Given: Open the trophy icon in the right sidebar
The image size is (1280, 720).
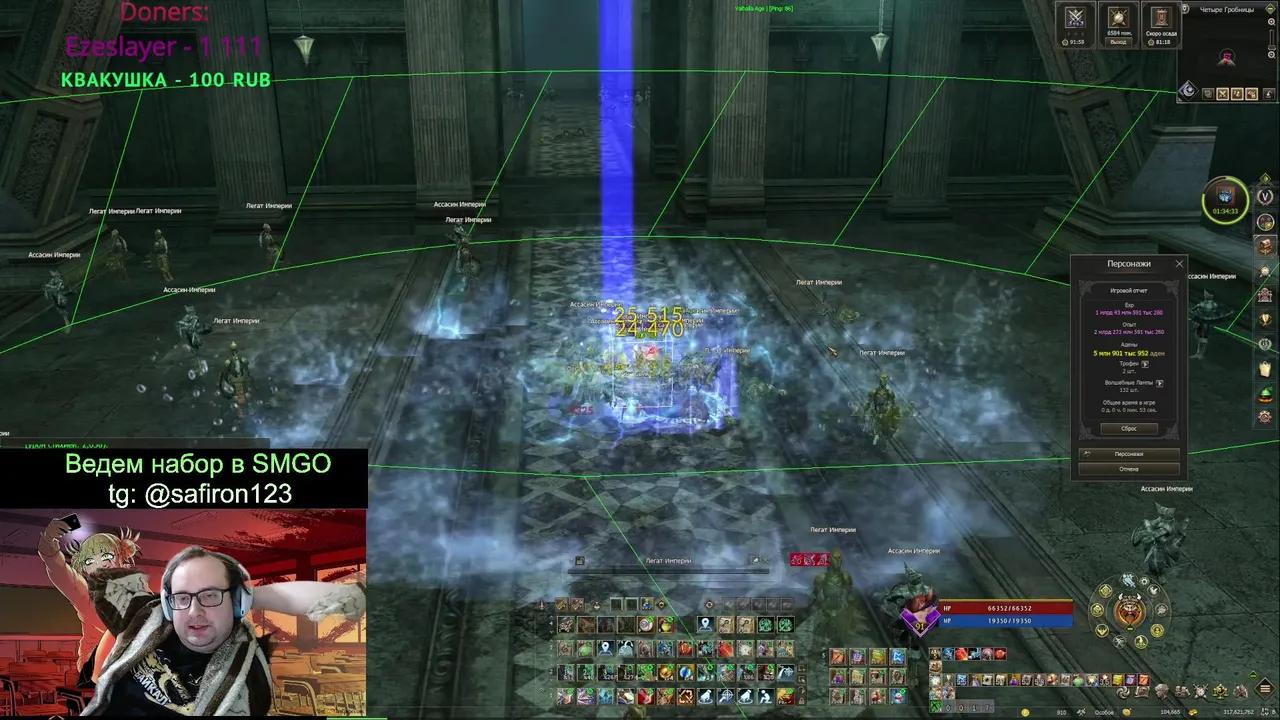Looking at the screenshot, I should click(1264, 316).
